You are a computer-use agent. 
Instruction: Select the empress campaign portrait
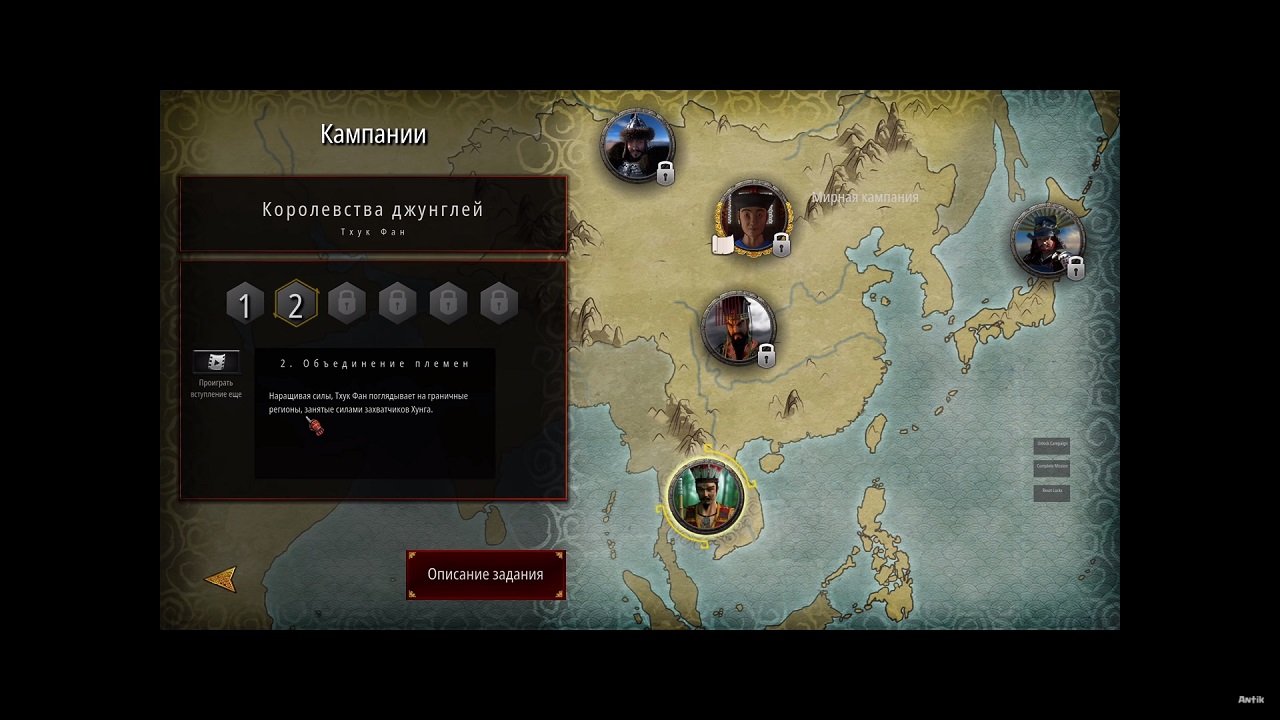tap(753, 219)
